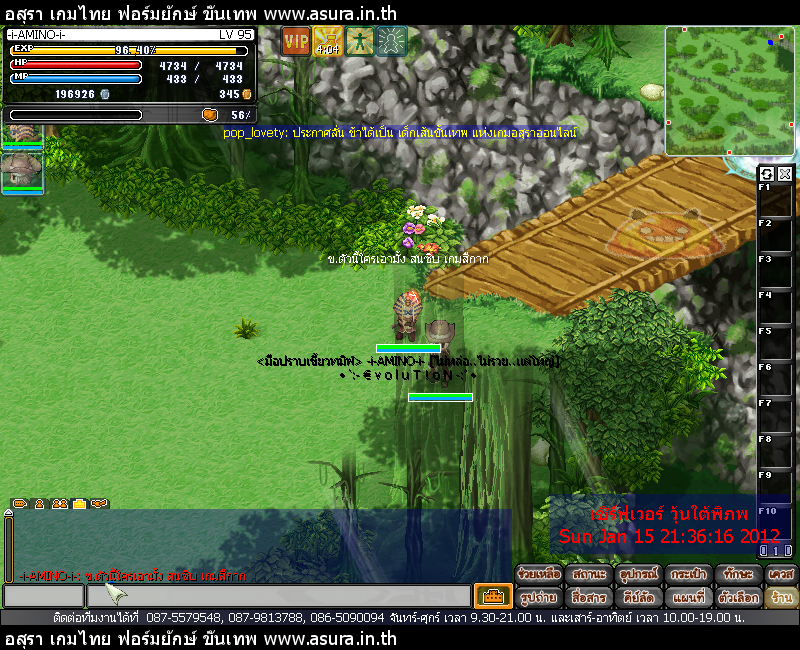Close the hotkey bar with X button
Image resolution: width=800 pixels, height=650 pixels.
[785, 174]
